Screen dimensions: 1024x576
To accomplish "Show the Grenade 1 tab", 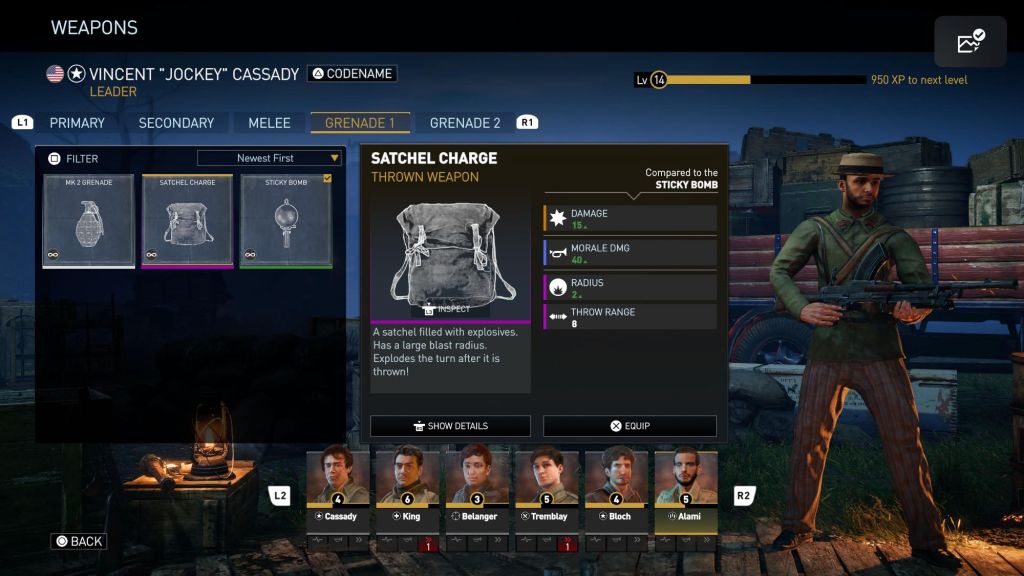I will click(x=360, y=123).
